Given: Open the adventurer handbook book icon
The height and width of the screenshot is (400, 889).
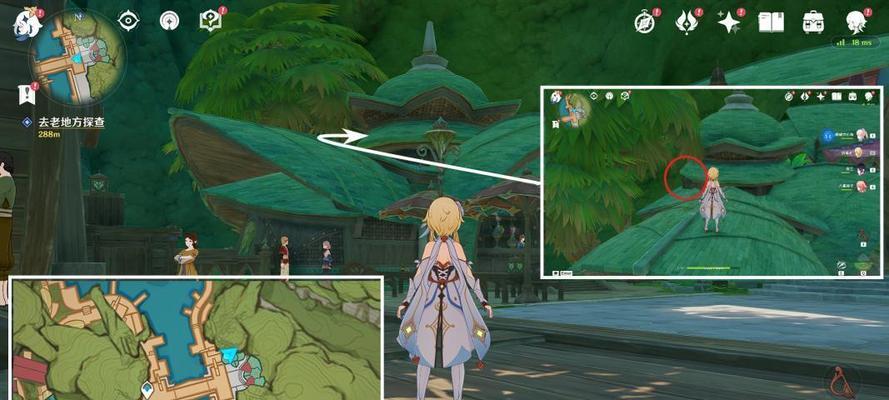Looking at the screenshot, I should pyautogui.click(x=771, y=21).
